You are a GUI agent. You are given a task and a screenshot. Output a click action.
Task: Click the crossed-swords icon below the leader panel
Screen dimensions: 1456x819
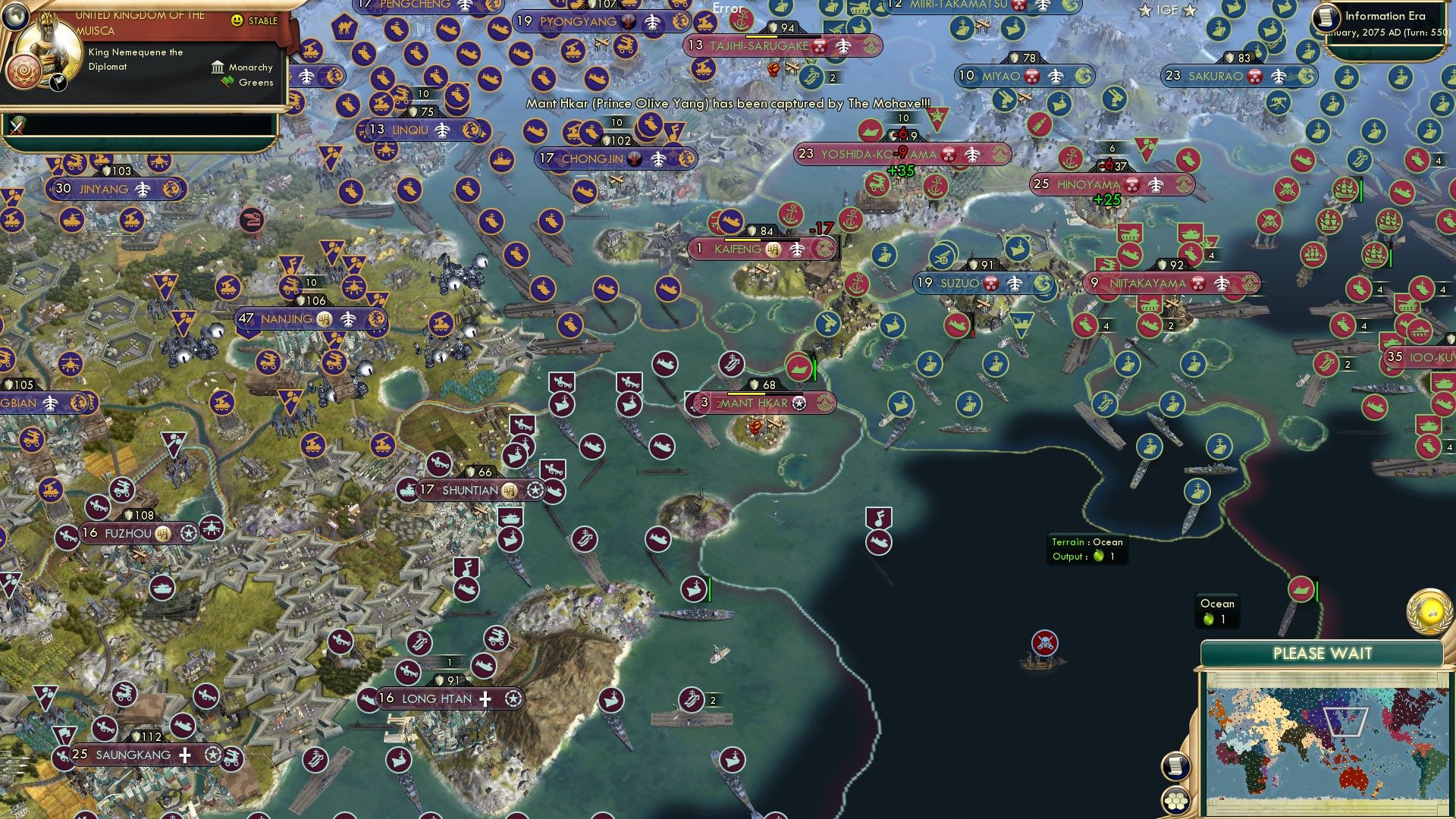coord(15,123)
